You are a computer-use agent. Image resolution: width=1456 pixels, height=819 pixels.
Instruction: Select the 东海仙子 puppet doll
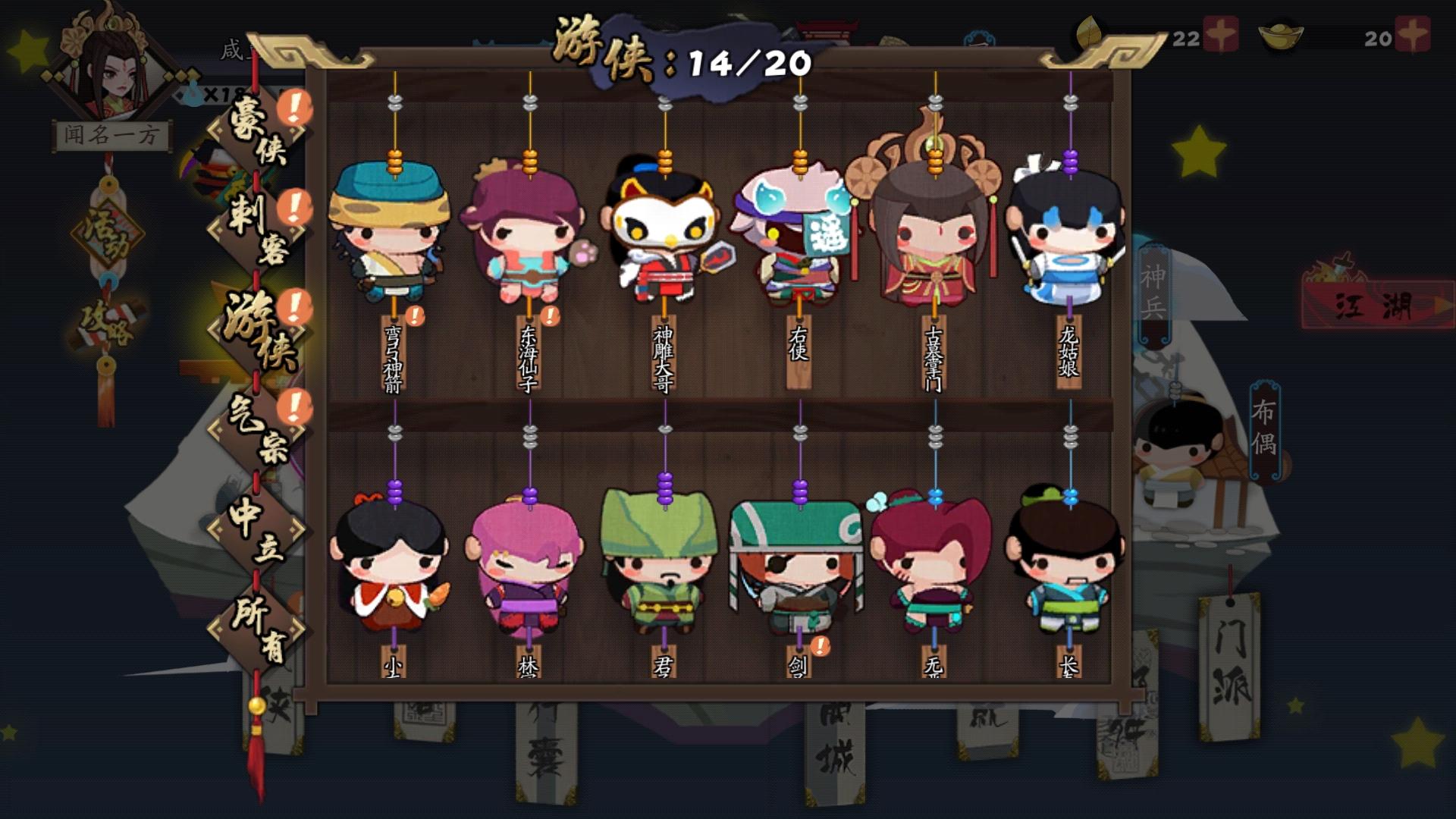tap(525, 227)
